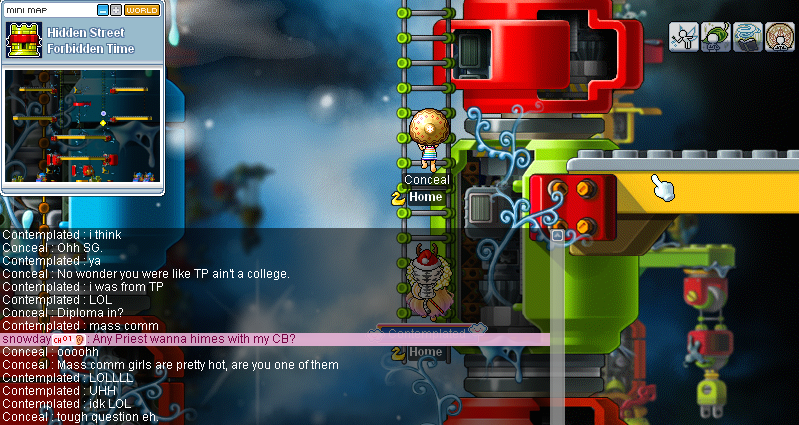Minimize the mini map window
The width and height of the screenshot is (799, 425).
coord(103,10)
